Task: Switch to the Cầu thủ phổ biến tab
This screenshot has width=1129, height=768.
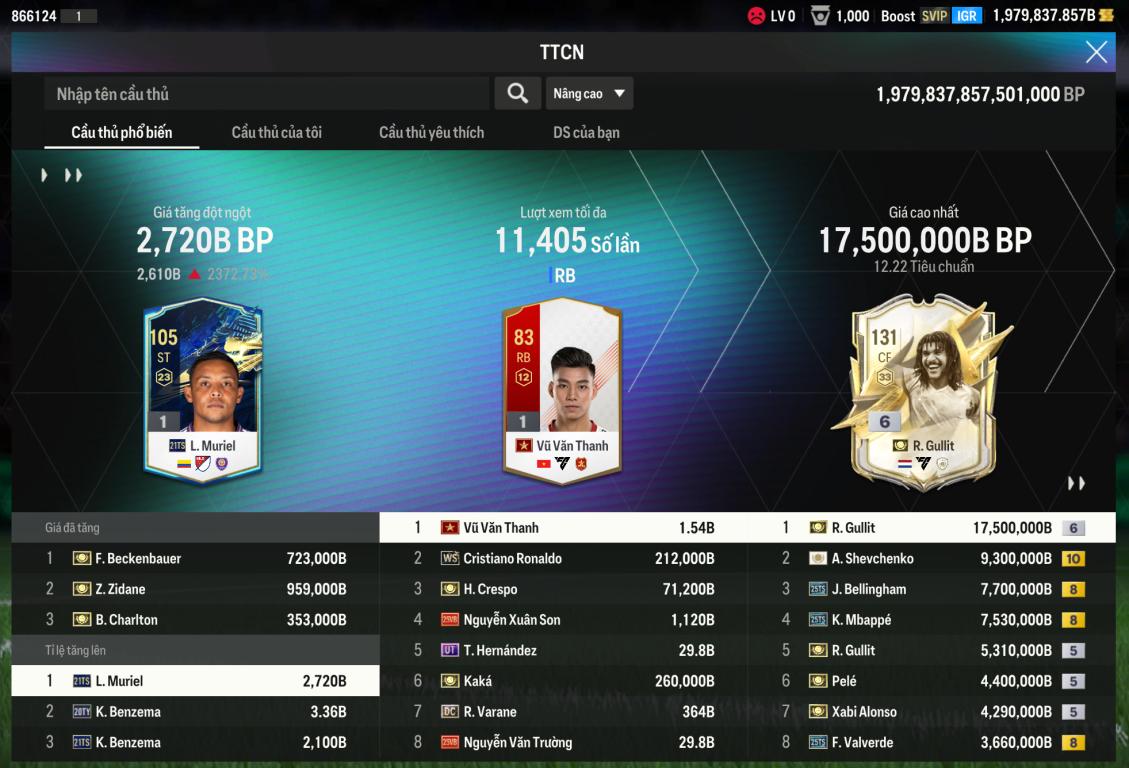Action: point(122,133)
